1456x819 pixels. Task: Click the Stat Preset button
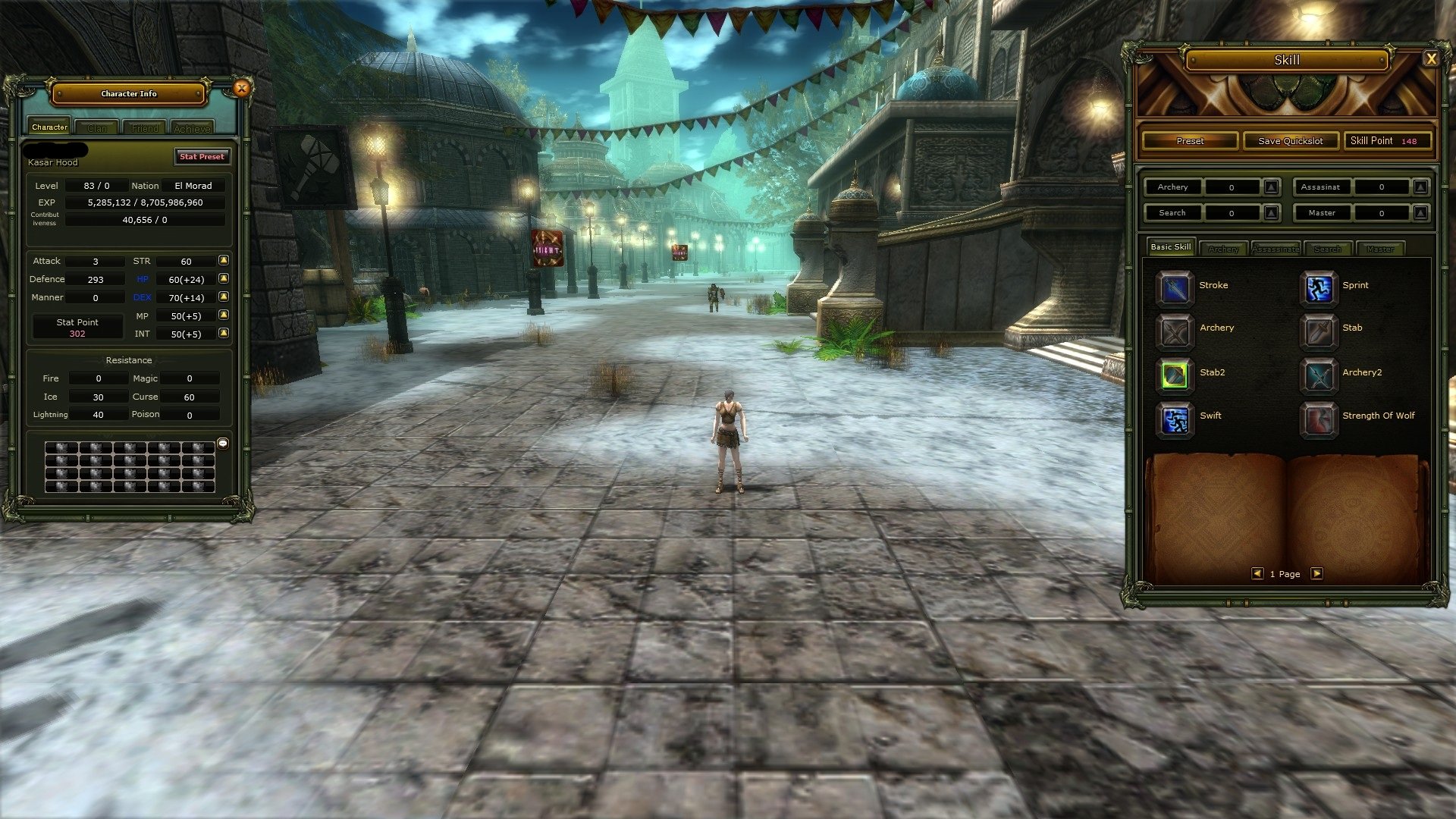pos(202,157)
